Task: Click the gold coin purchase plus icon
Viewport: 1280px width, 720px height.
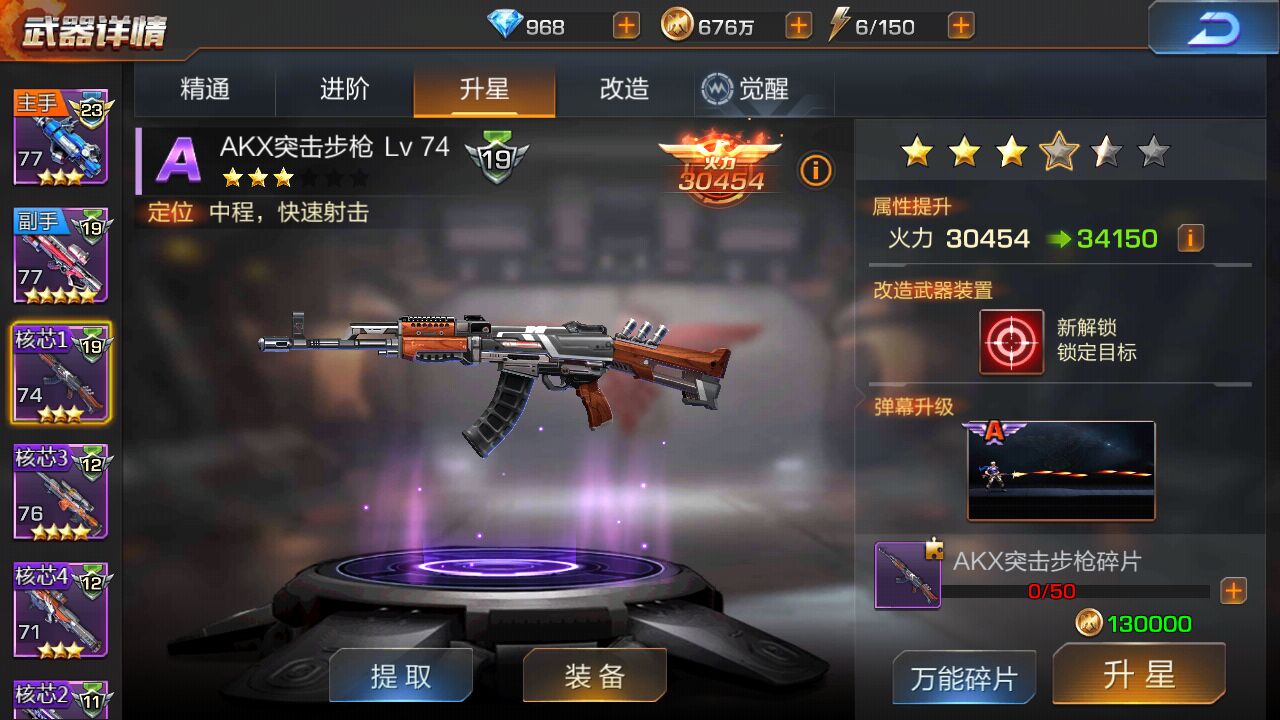Action: 797,25
